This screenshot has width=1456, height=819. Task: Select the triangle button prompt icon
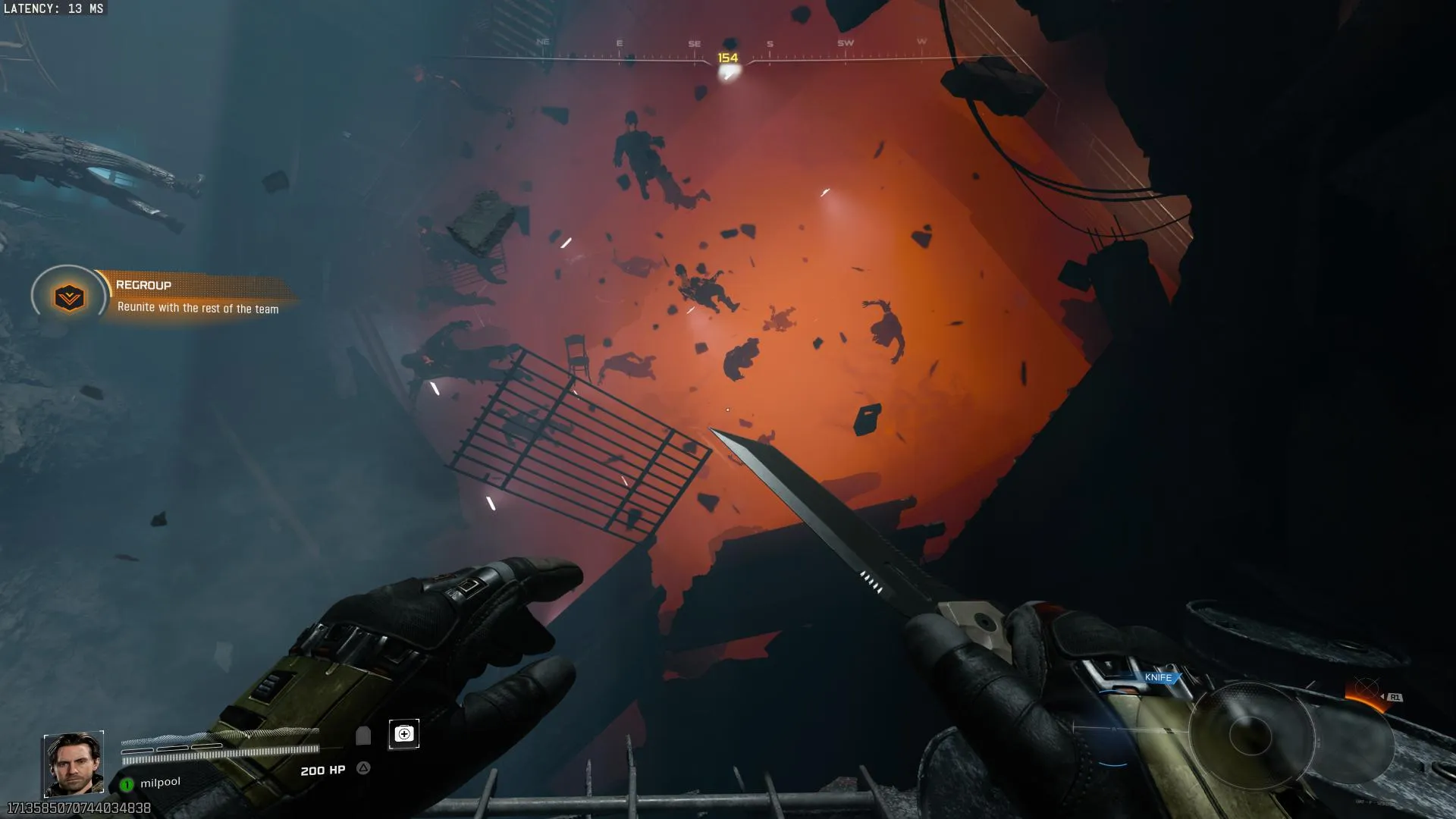[x=362, y=768]
